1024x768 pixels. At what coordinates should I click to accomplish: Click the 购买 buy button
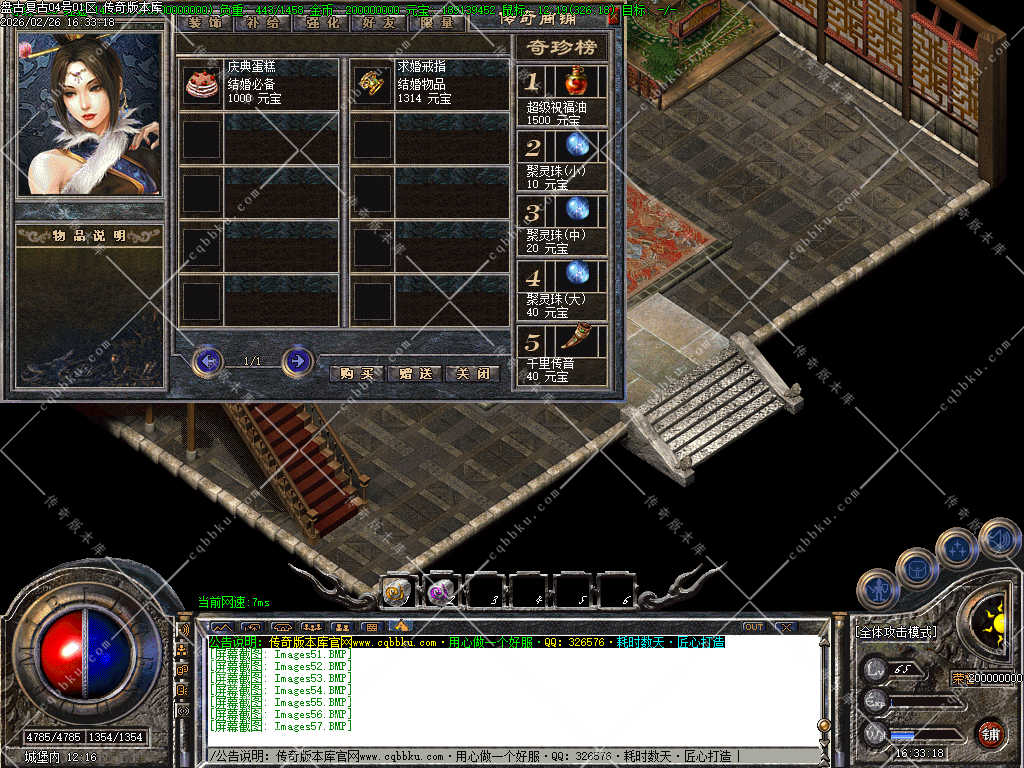pos(356,373)
